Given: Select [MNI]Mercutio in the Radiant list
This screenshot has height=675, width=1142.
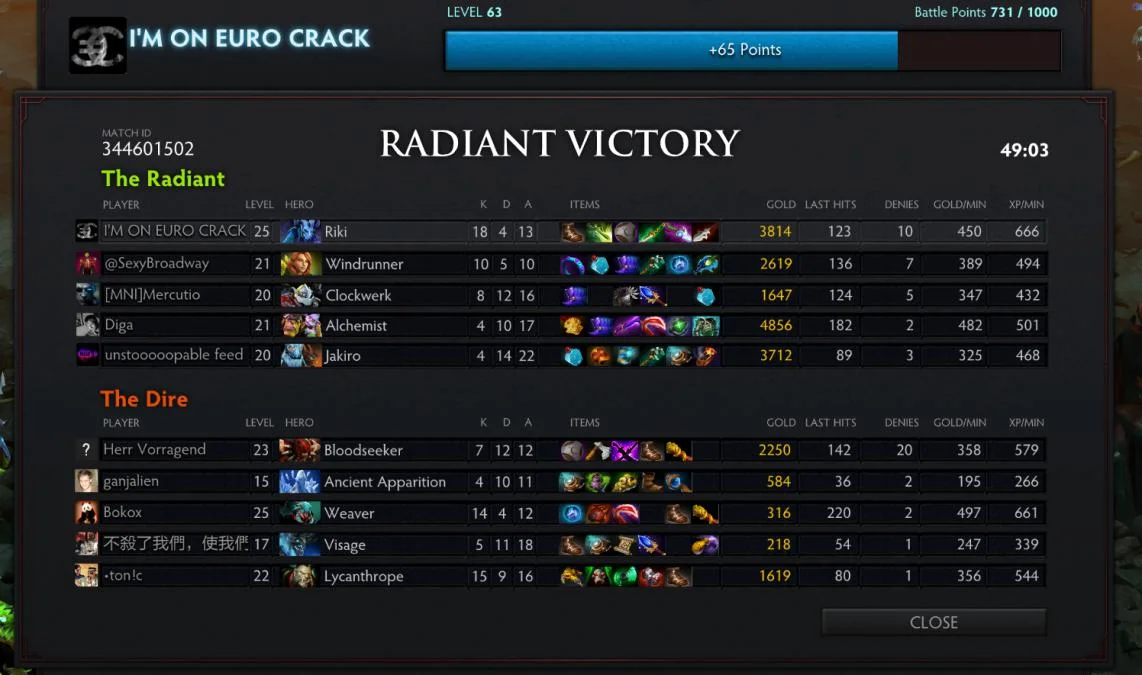Looking at the screenshot, I should (152, 295).
